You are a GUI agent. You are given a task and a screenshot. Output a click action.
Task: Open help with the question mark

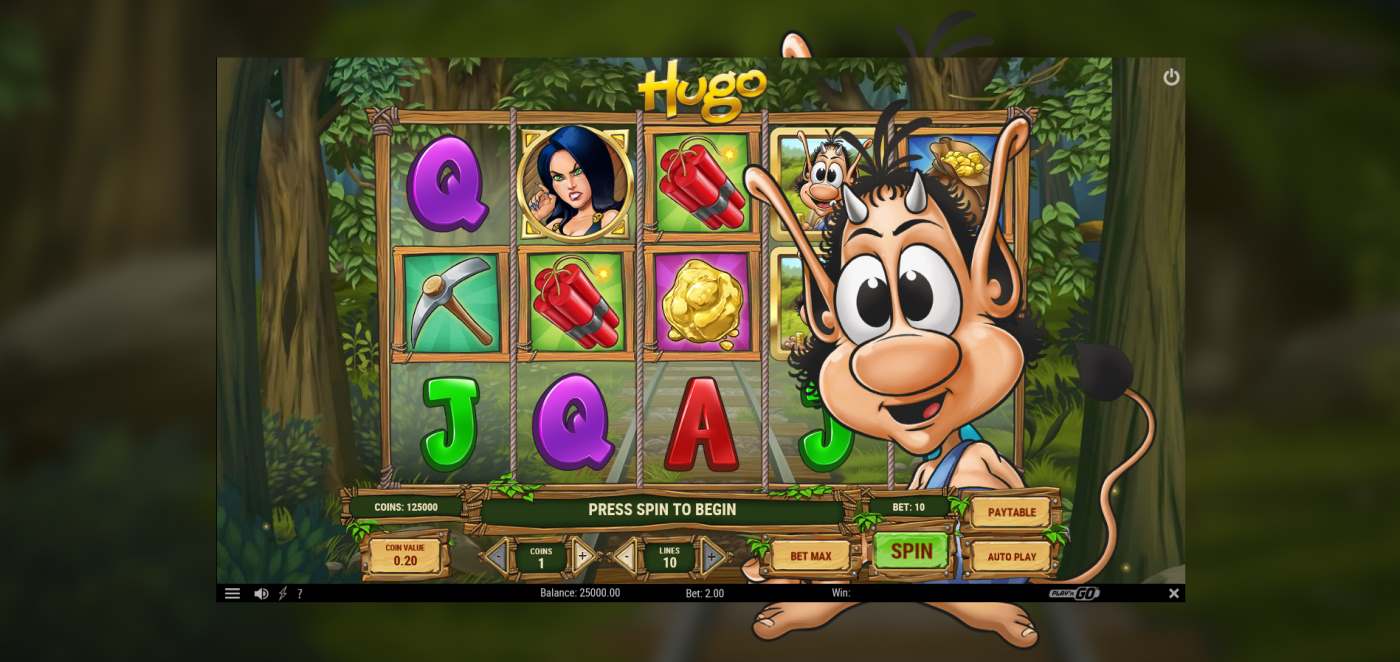pos(300,593)
